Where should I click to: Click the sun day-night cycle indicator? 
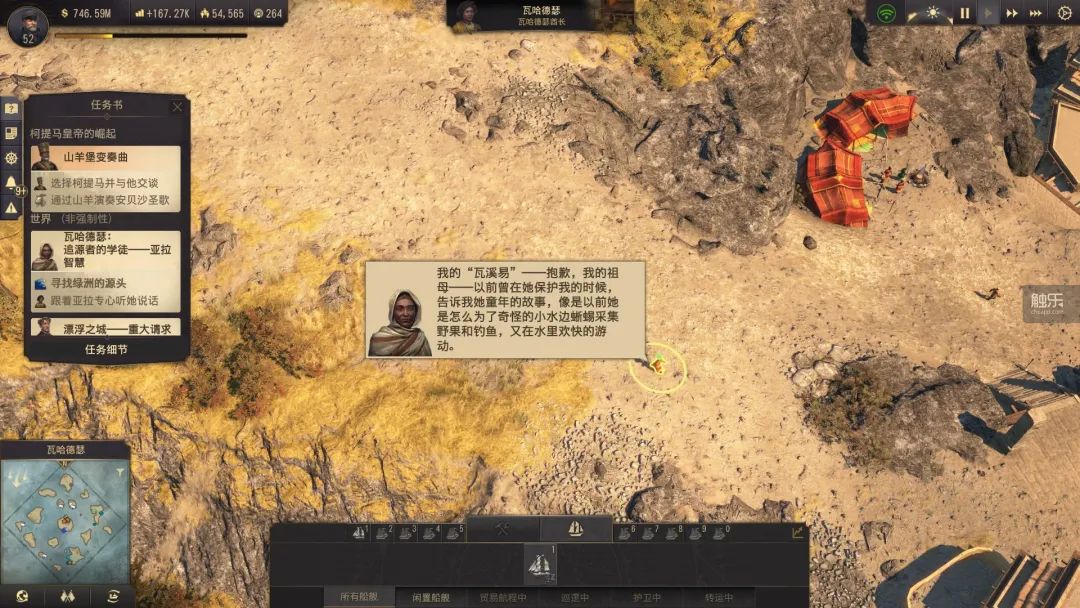pyautogui.click(x=933, y=13)
